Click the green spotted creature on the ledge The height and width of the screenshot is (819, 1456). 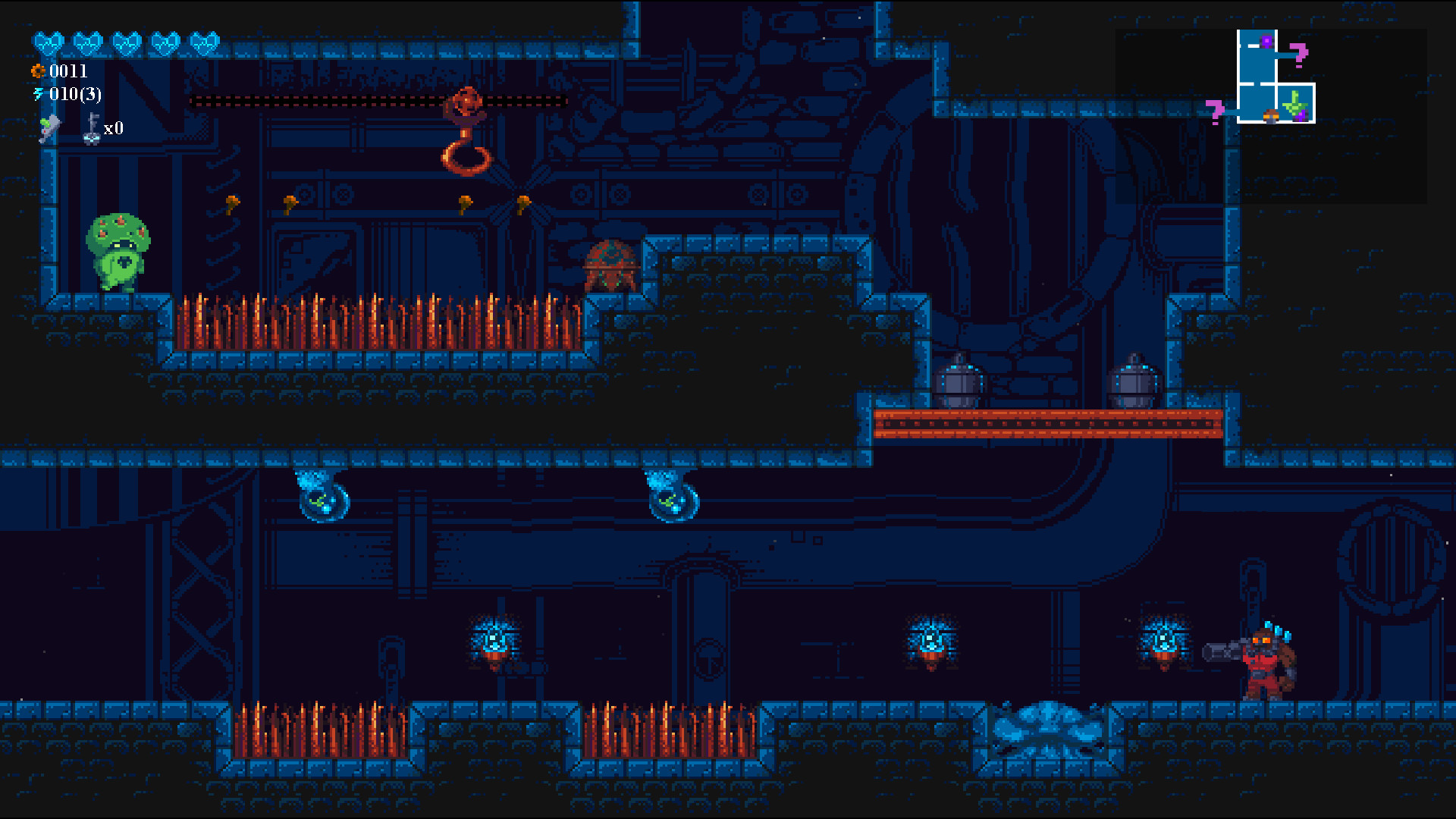tap(118, 250)
